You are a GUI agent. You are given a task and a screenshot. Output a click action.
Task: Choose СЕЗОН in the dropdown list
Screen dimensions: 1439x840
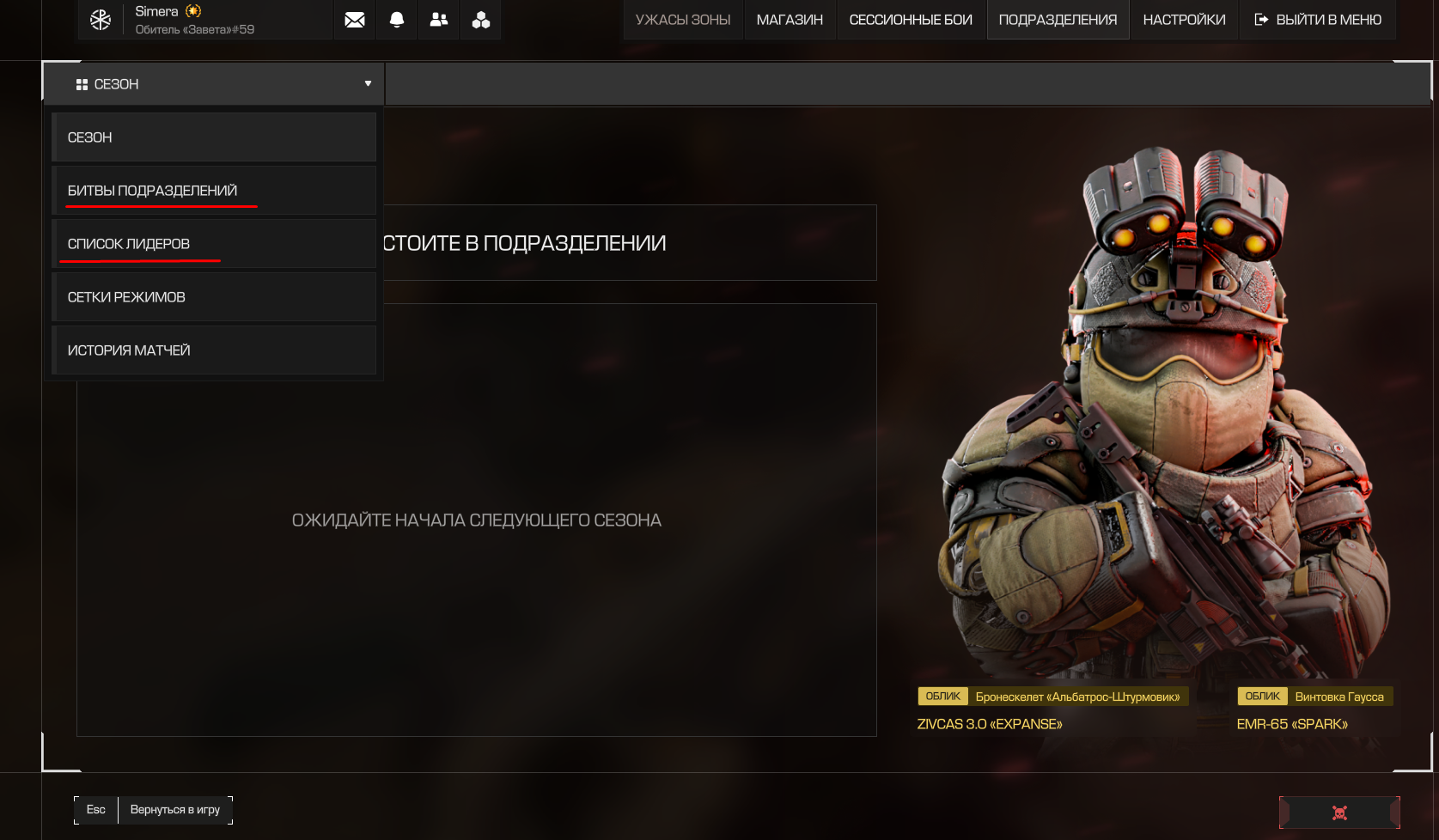(x=214, y=137)
